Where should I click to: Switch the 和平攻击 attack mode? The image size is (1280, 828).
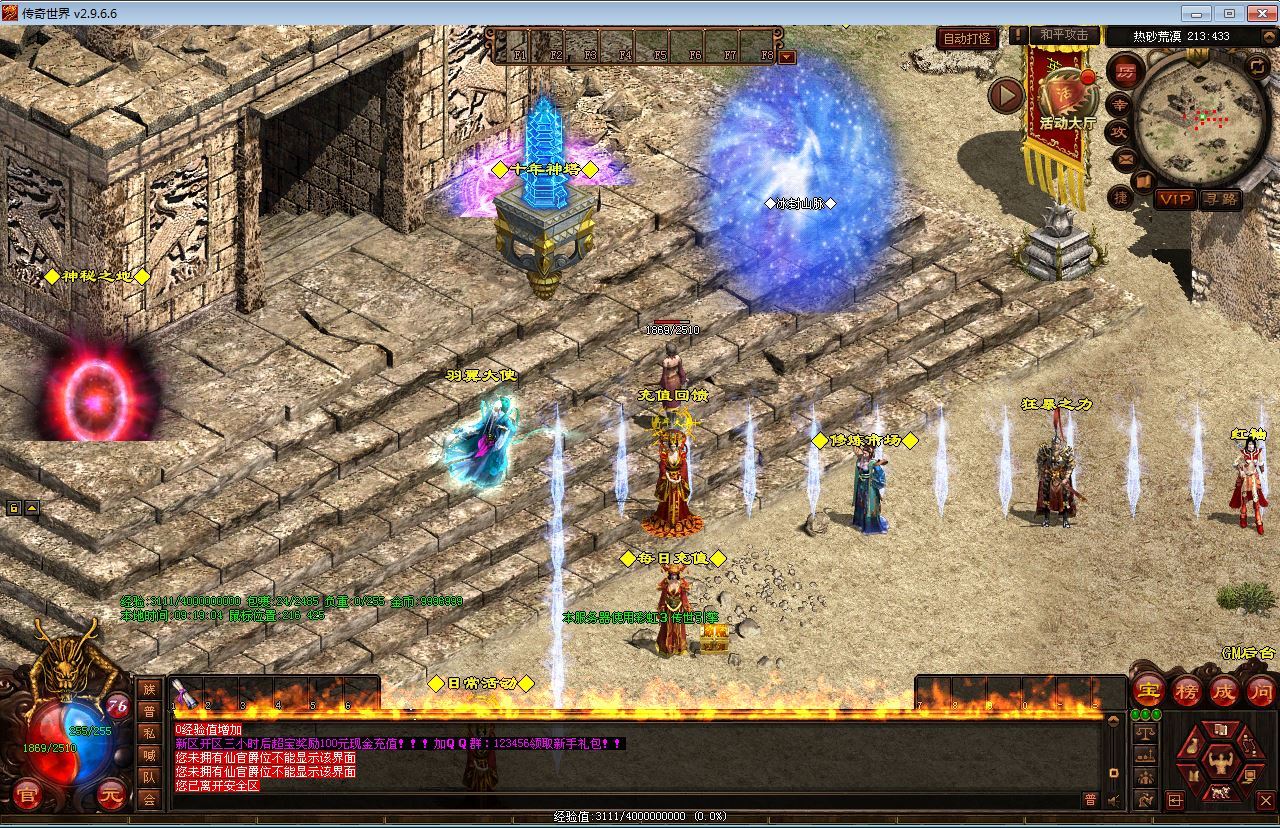(x=1064, y=36)
